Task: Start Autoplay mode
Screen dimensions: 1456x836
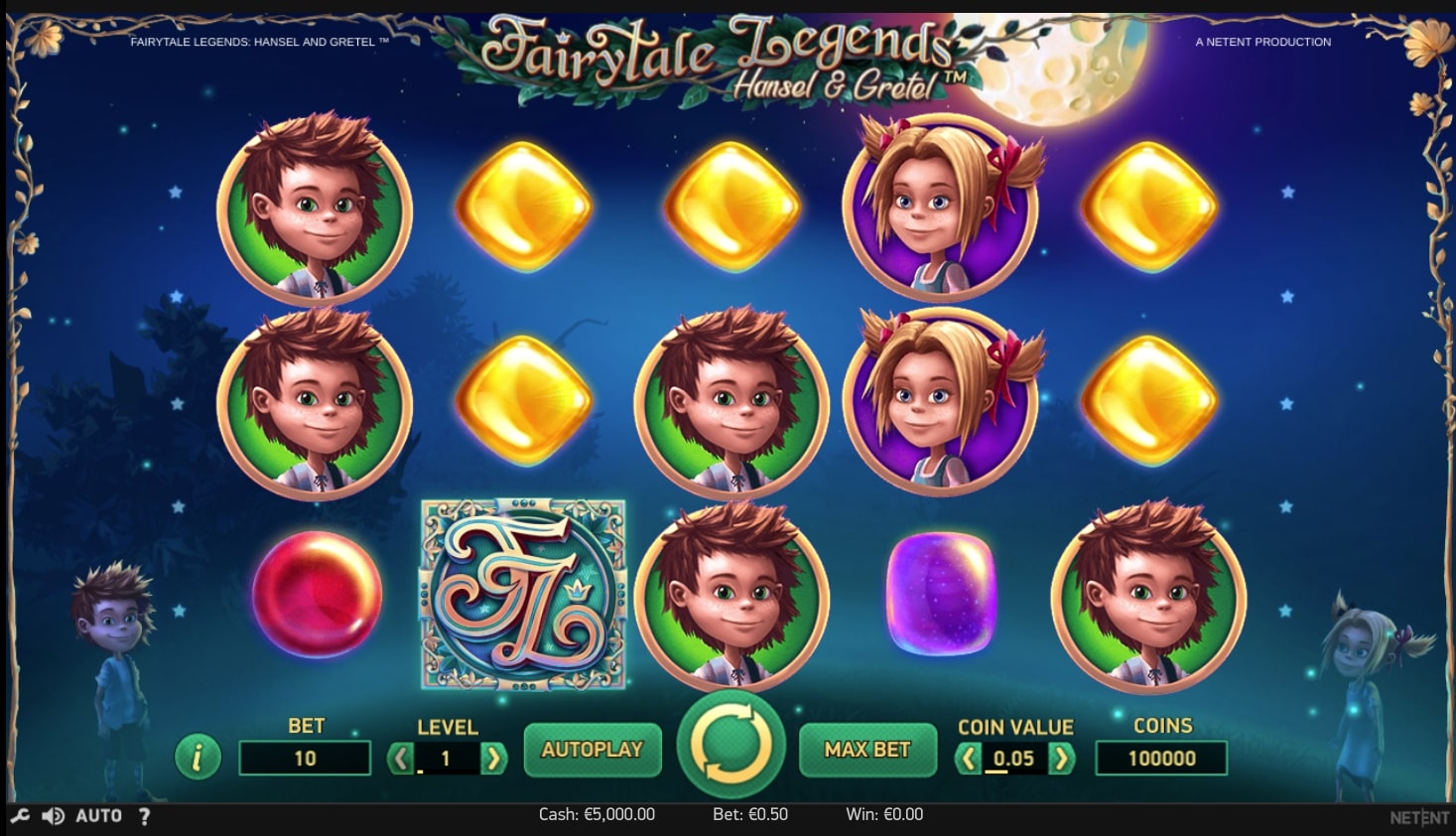Action: 592,750
